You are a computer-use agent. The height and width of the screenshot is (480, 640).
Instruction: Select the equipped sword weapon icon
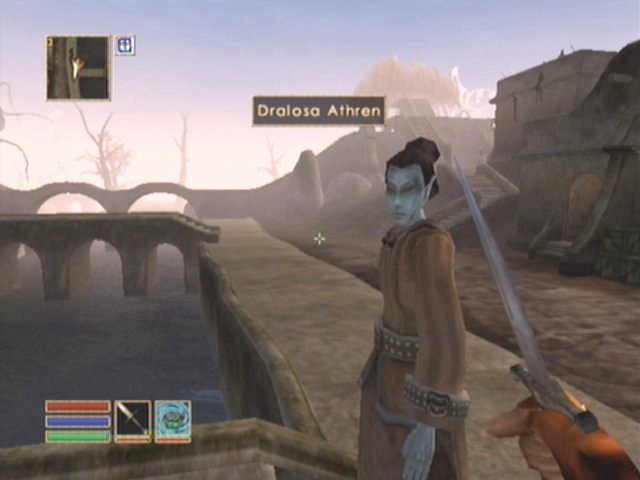click(132, 419)
